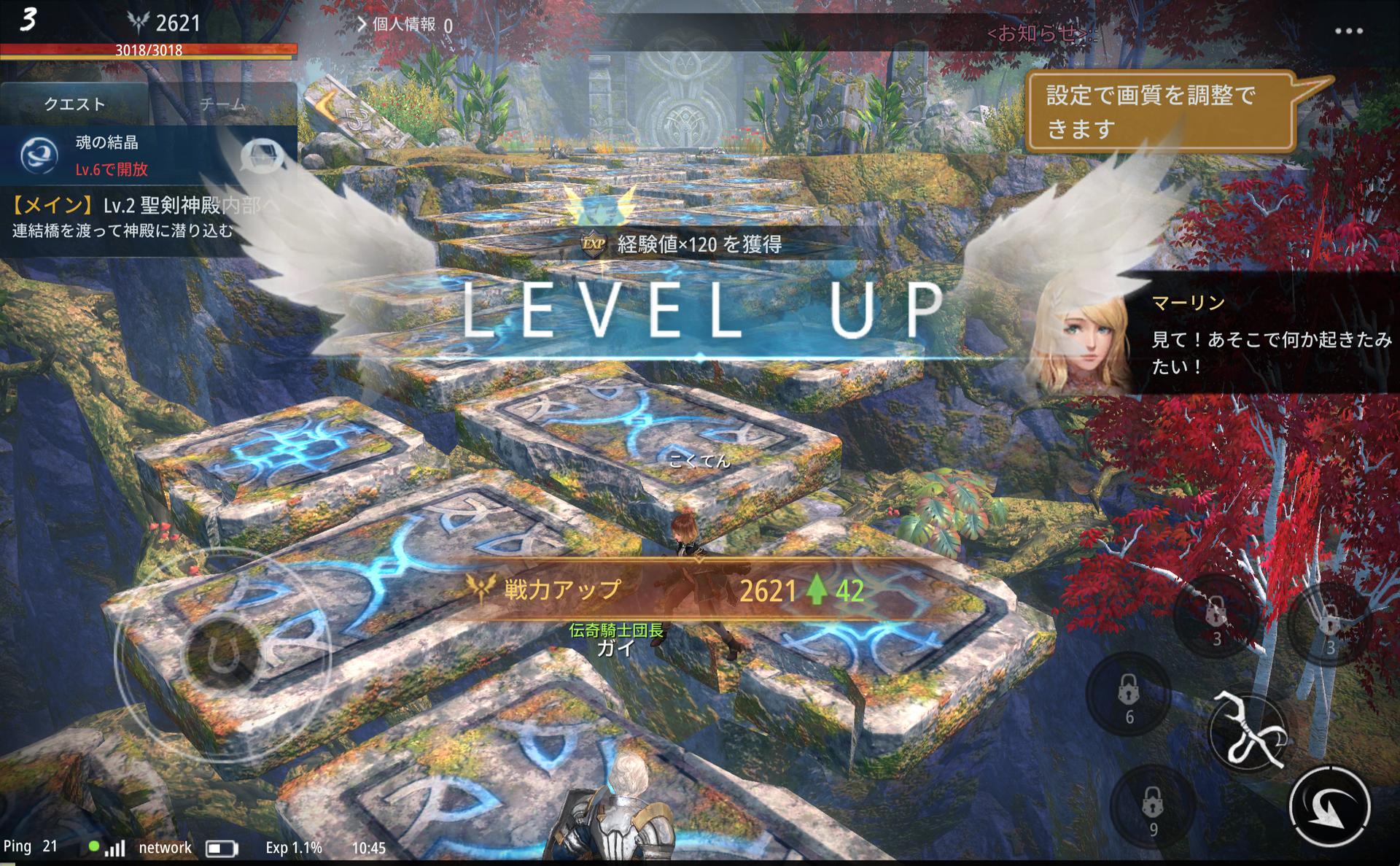Tap the virtual joystick pad
Screen dimensions: 1400x866
tap(223, 654)
